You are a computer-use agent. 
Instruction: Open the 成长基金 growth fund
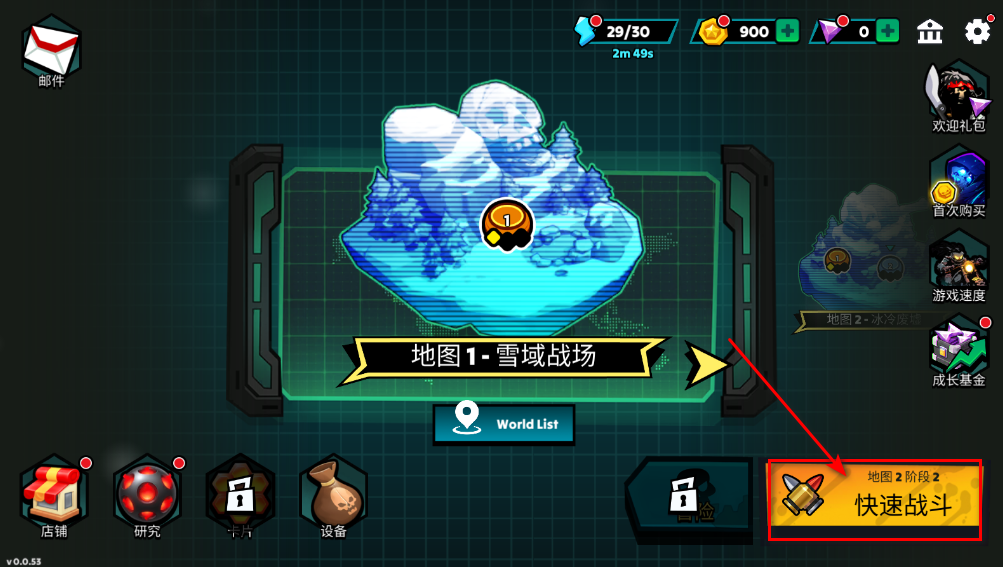pos(958,350)
